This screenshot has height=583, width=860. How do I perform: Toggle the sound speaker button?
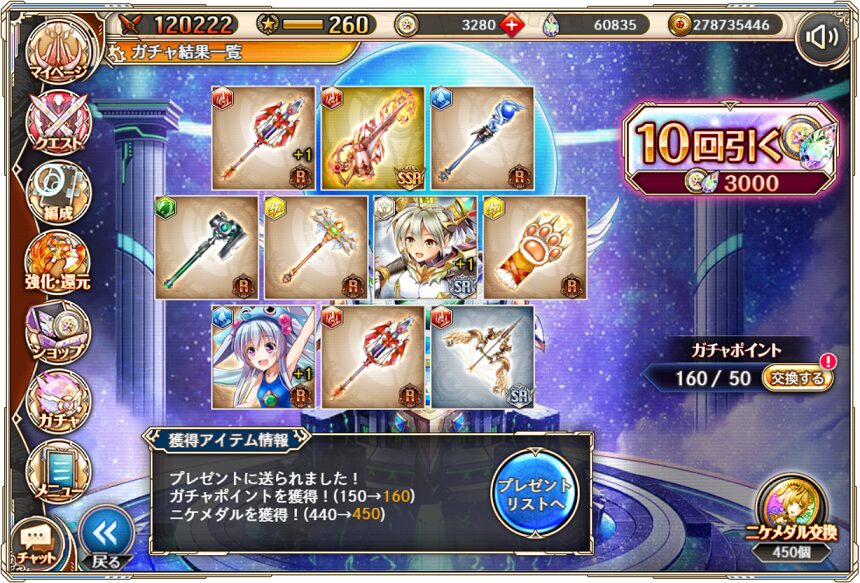pos(825,38)
